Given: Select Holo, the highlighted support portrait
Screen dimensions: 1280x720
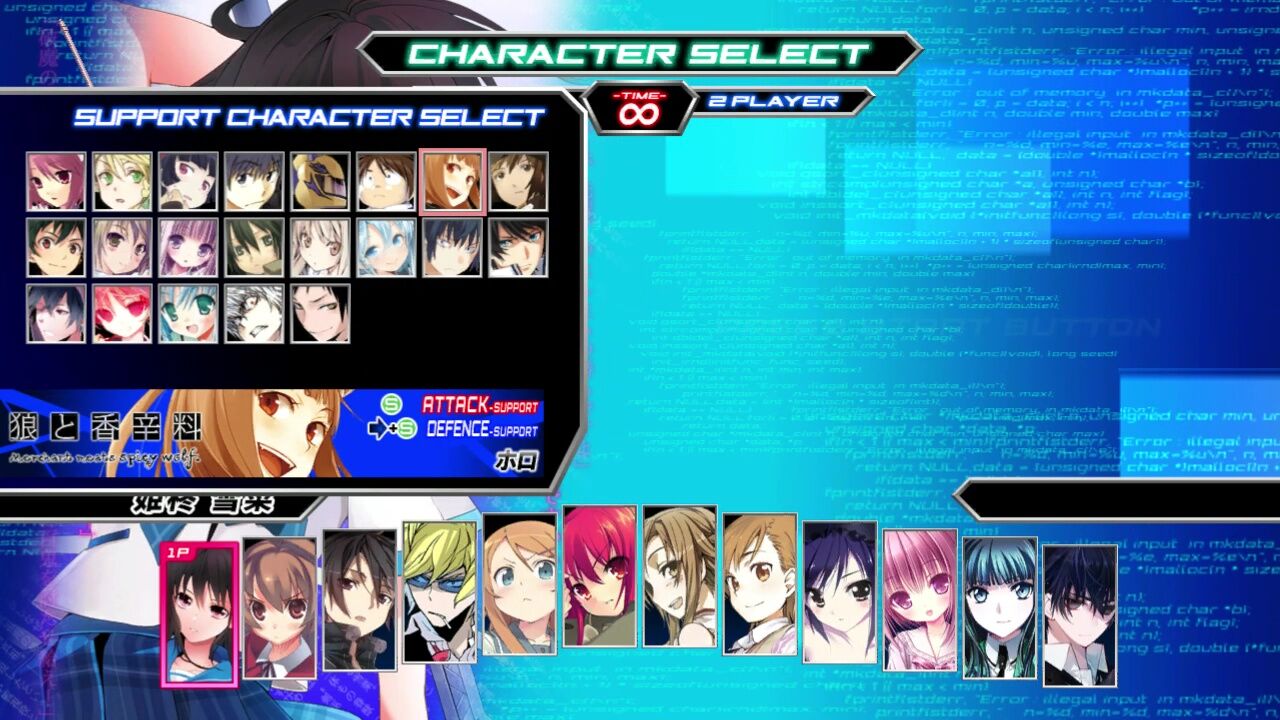Looking at the screenshot, I should point(453,181).
